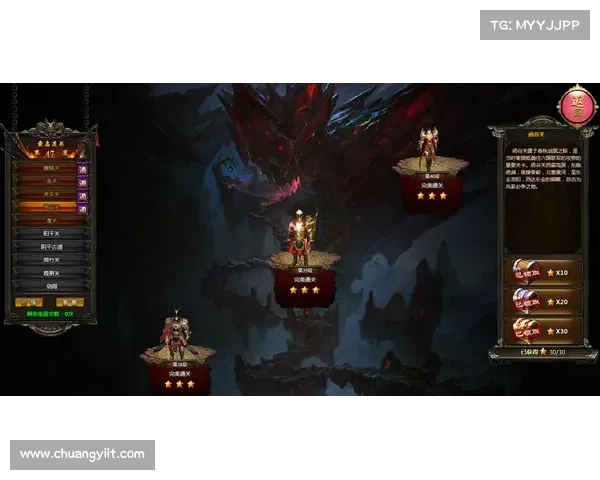The image size is (600, 480).
Task: Select the level 40 stage platform
Action: [430, 167]
